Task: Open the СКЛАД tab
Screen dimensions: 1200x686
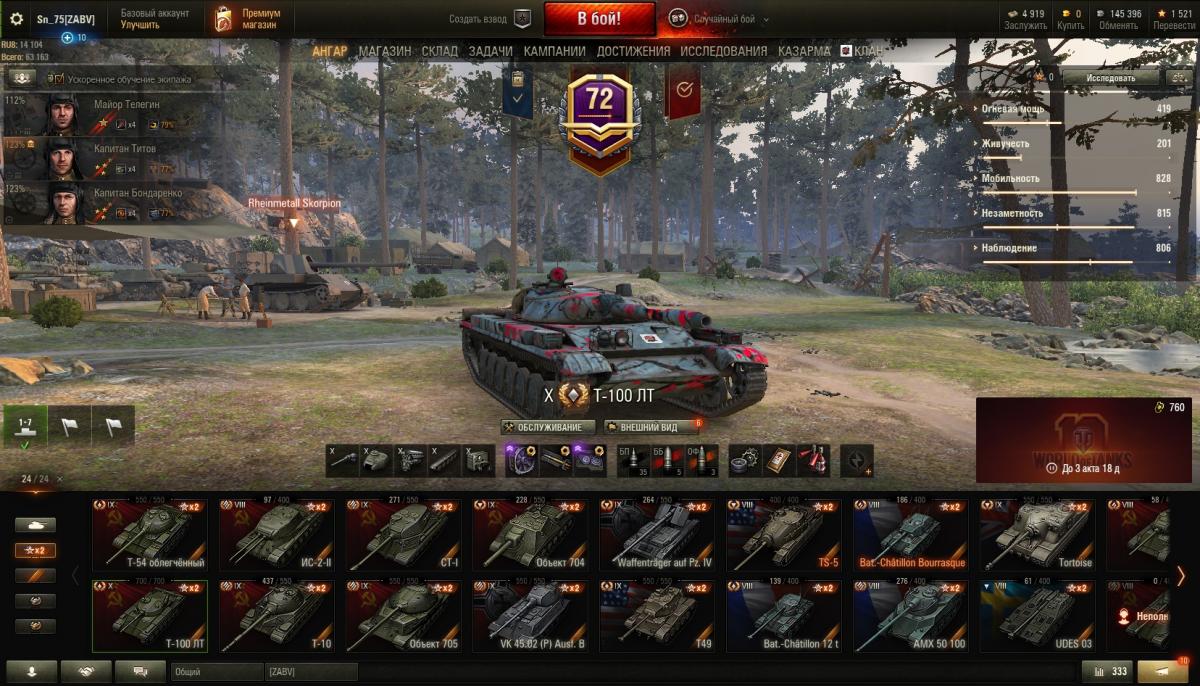Action: [440, 51]
